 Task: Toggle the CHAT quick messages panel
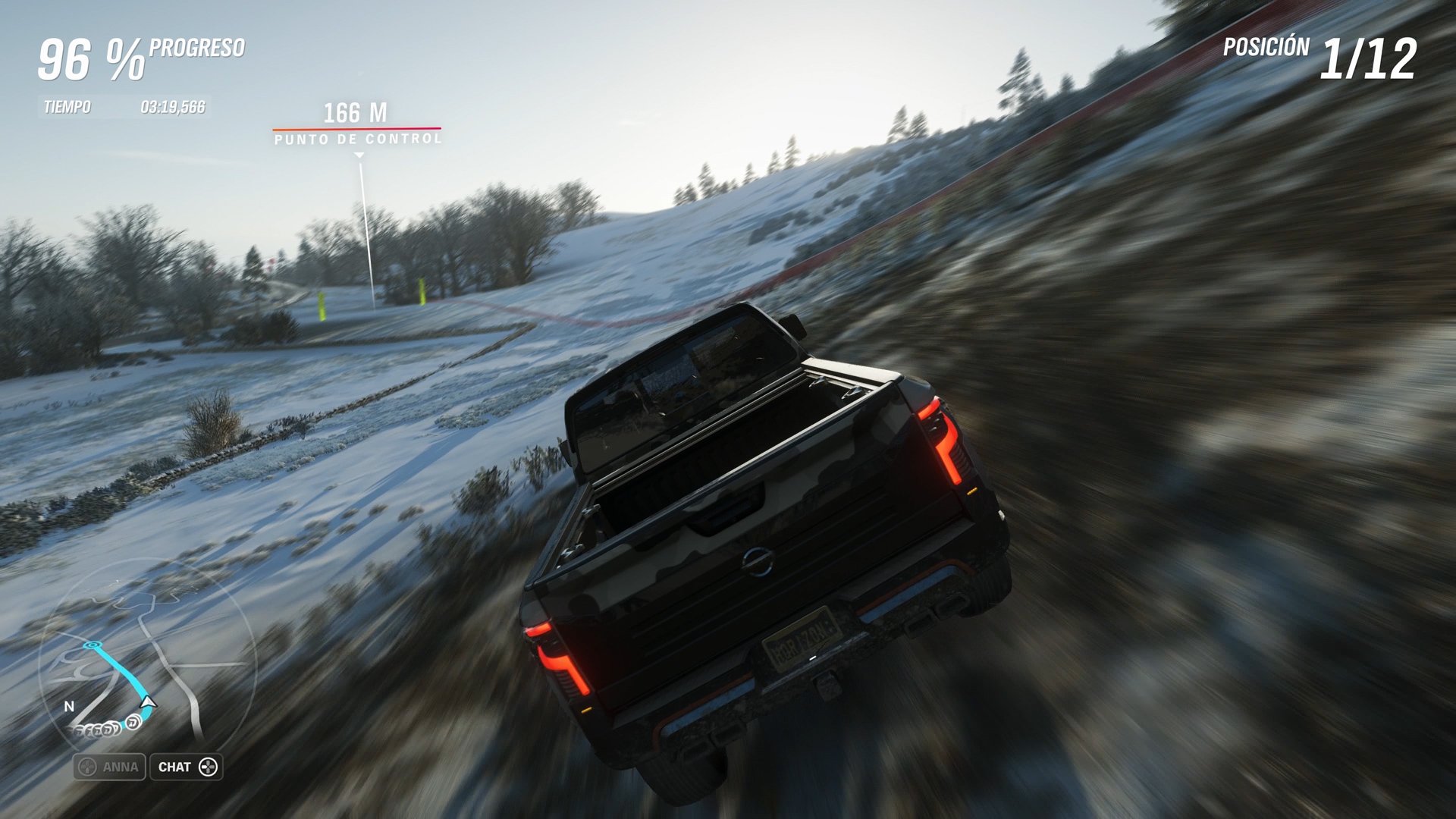click(x=186, y=767)
